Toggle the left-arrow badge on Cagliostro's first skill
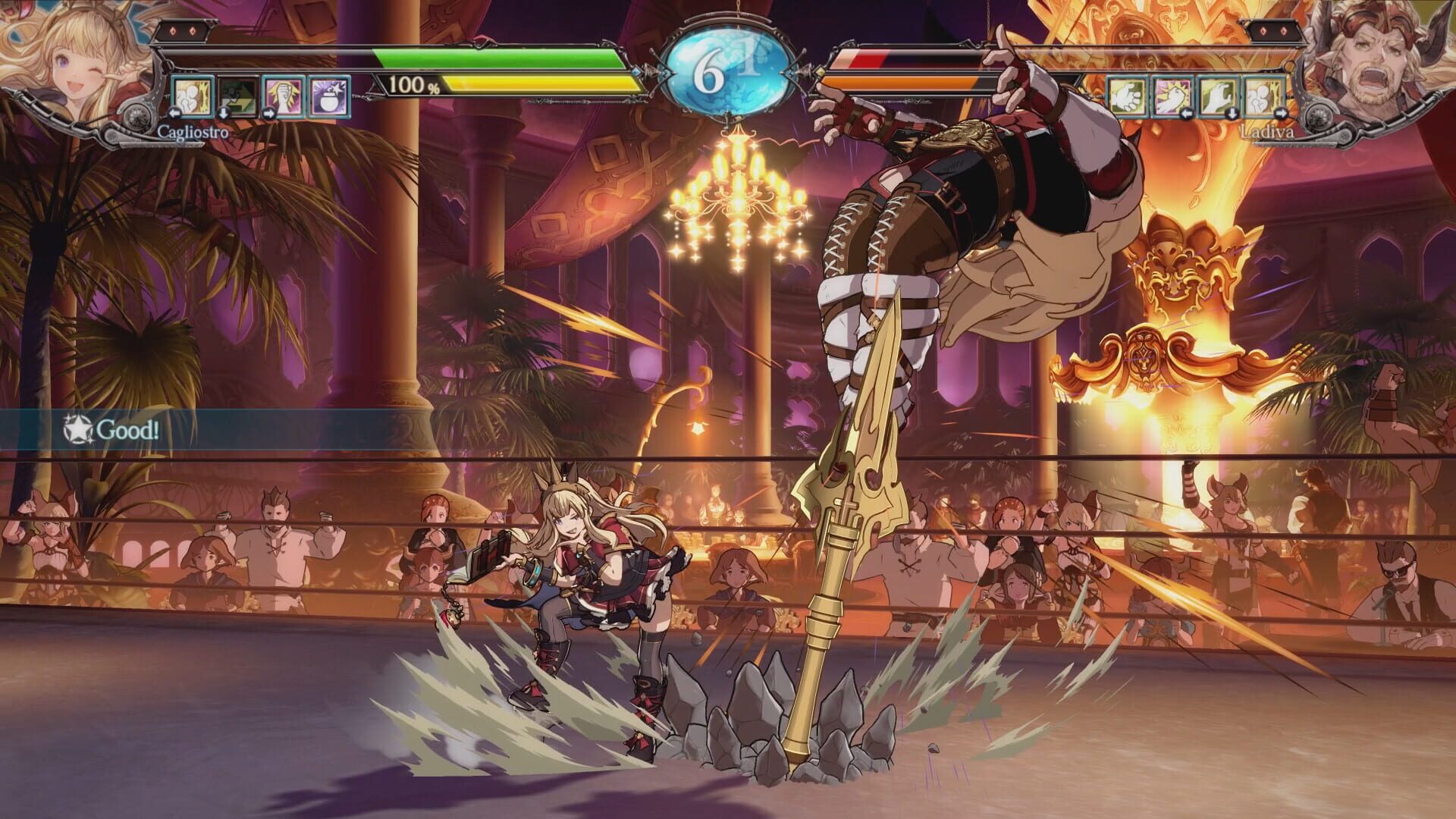This screenshot has width=1456, height=819. coord(174,114)
